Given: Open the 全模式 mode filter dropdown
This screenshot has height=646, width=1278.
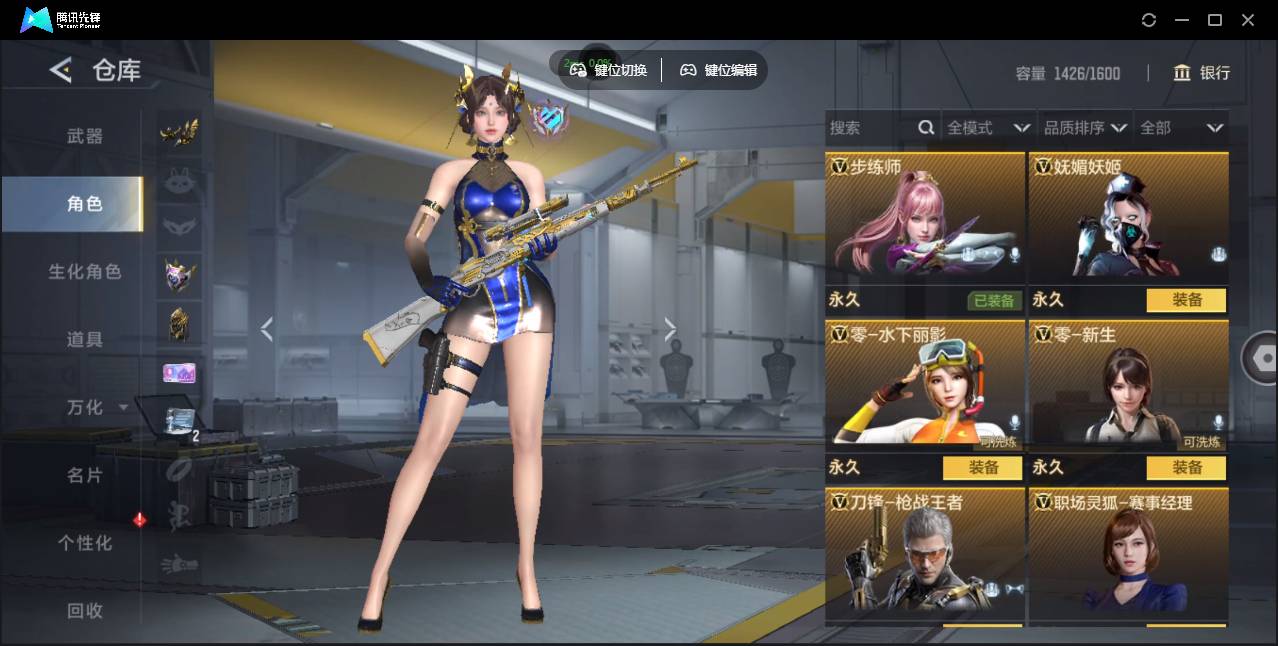Looking at the screenshot, I should tap(989, 128).
